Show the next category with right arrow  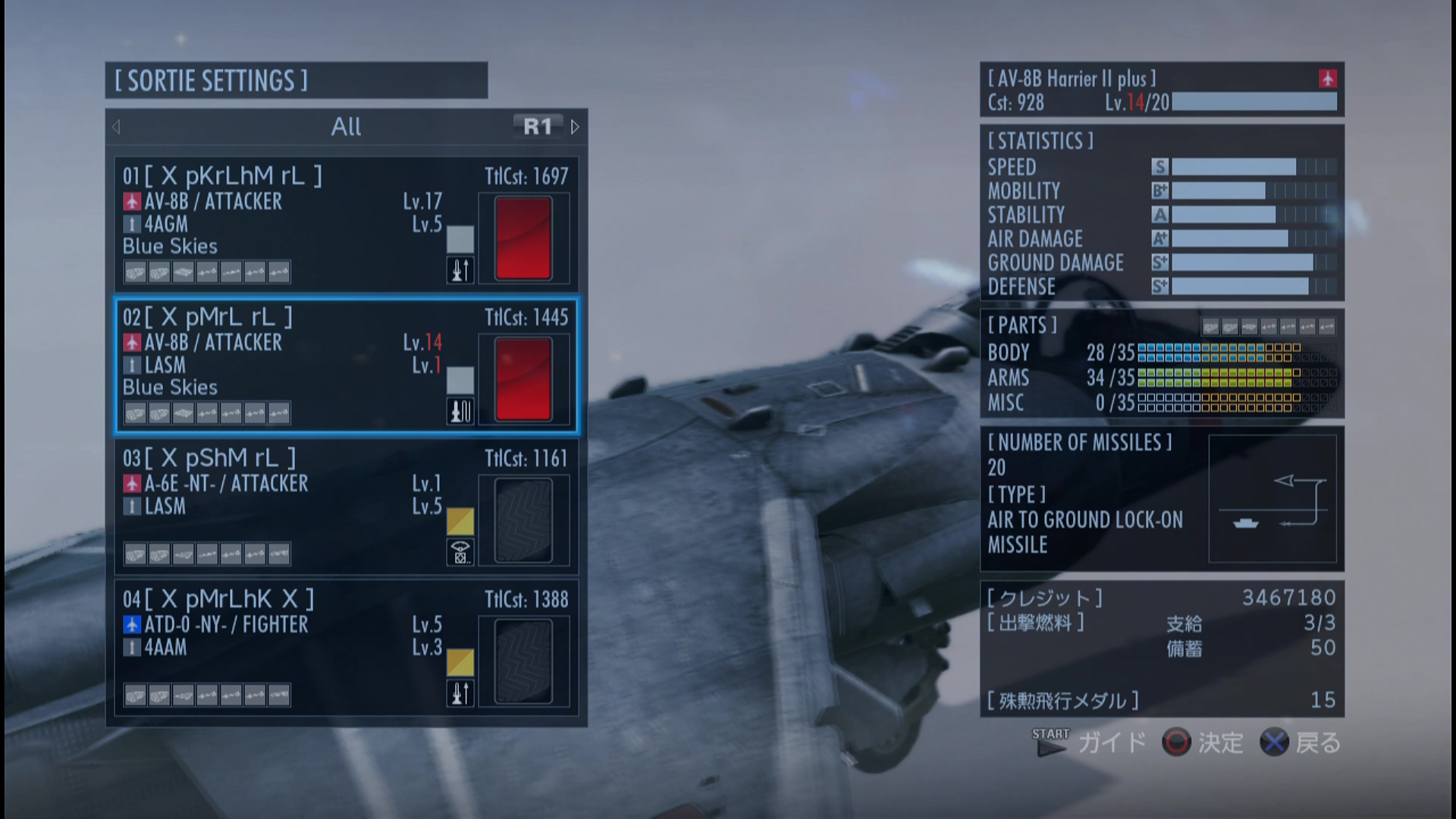click(x=575, y=127)
